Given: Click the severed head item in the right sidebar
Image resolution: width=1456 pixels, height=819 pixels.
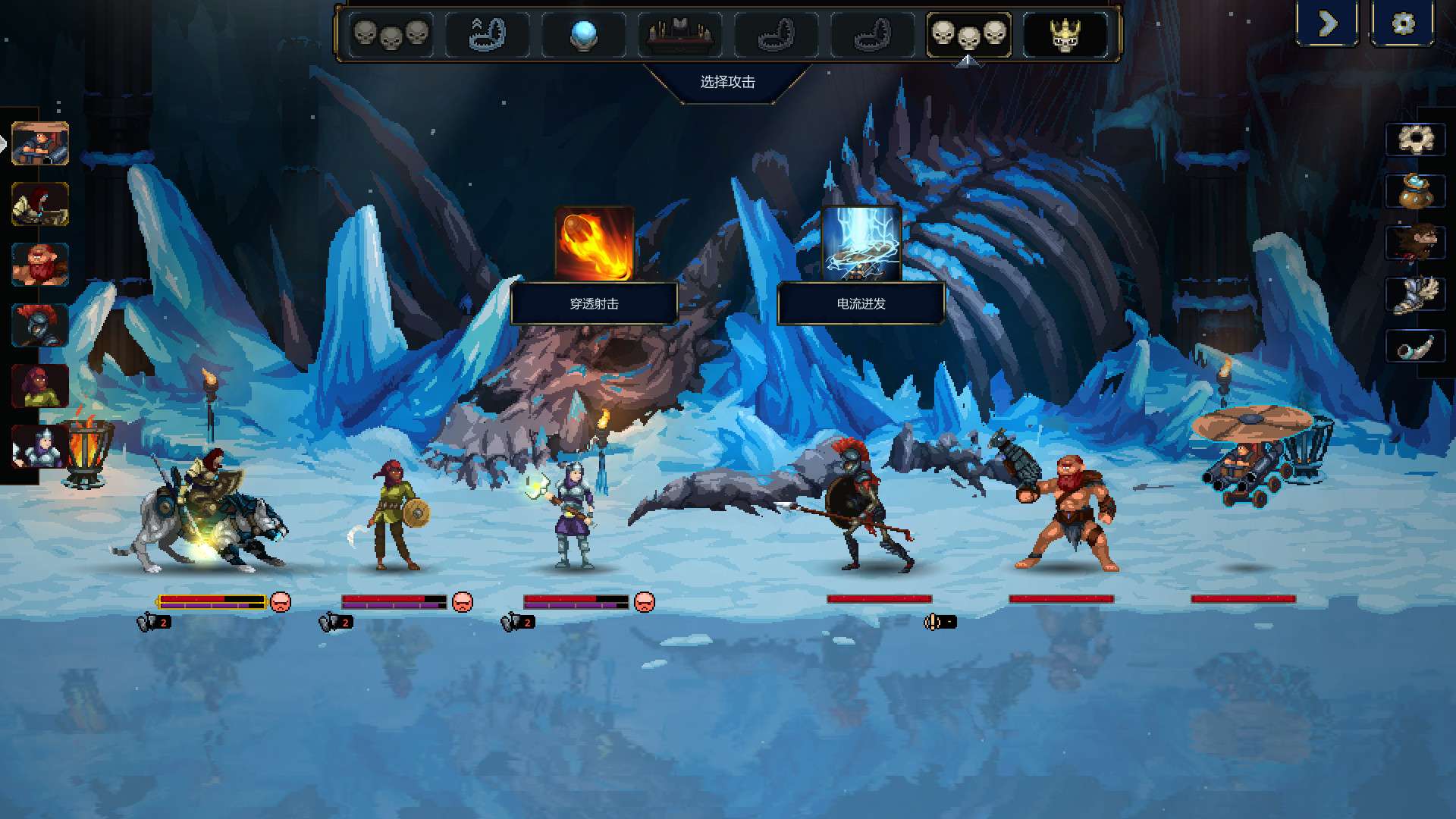Looking at the screenshot, I should 1417,243.
